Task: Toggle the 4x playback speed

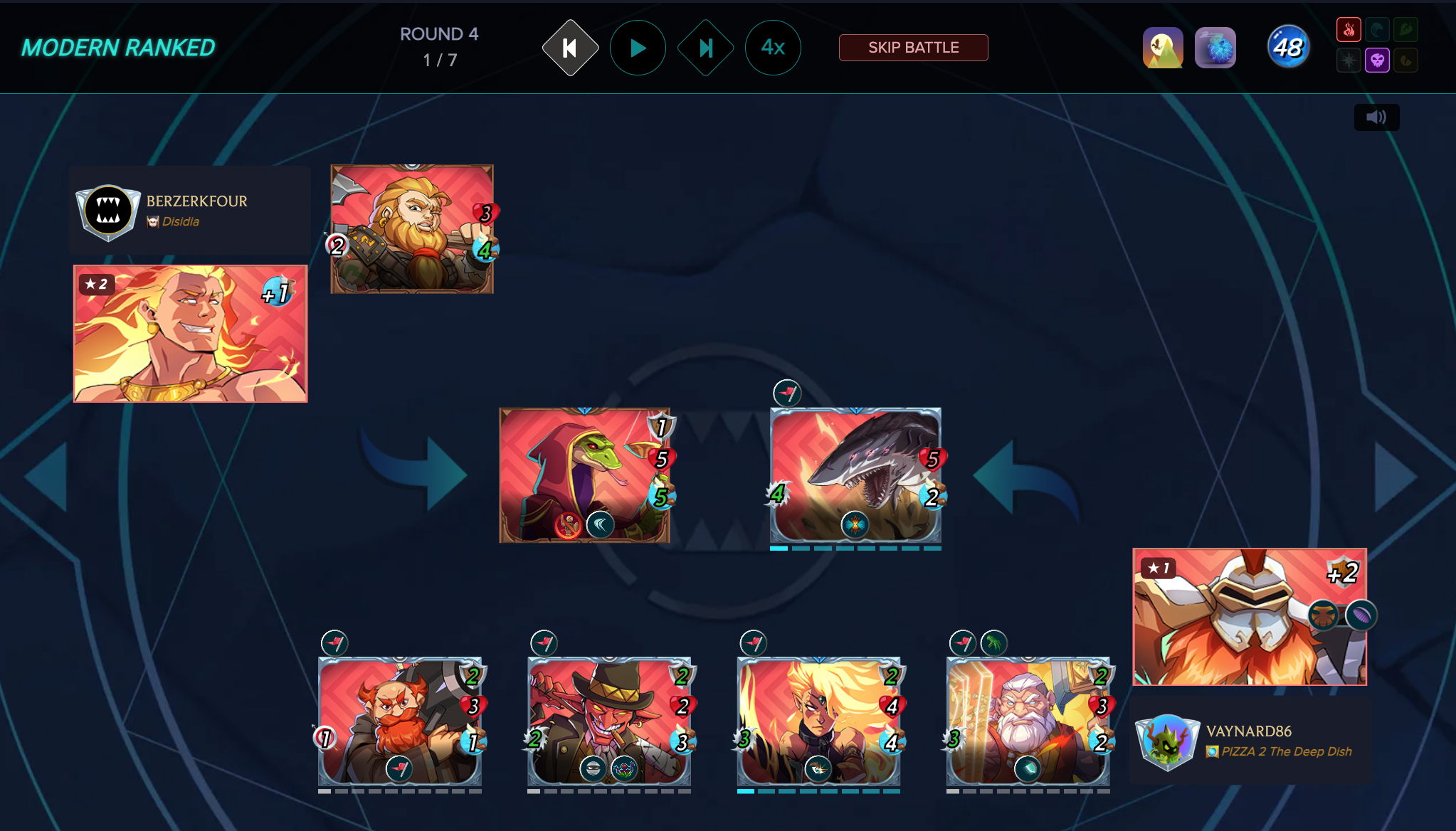Action: [773, 48]
